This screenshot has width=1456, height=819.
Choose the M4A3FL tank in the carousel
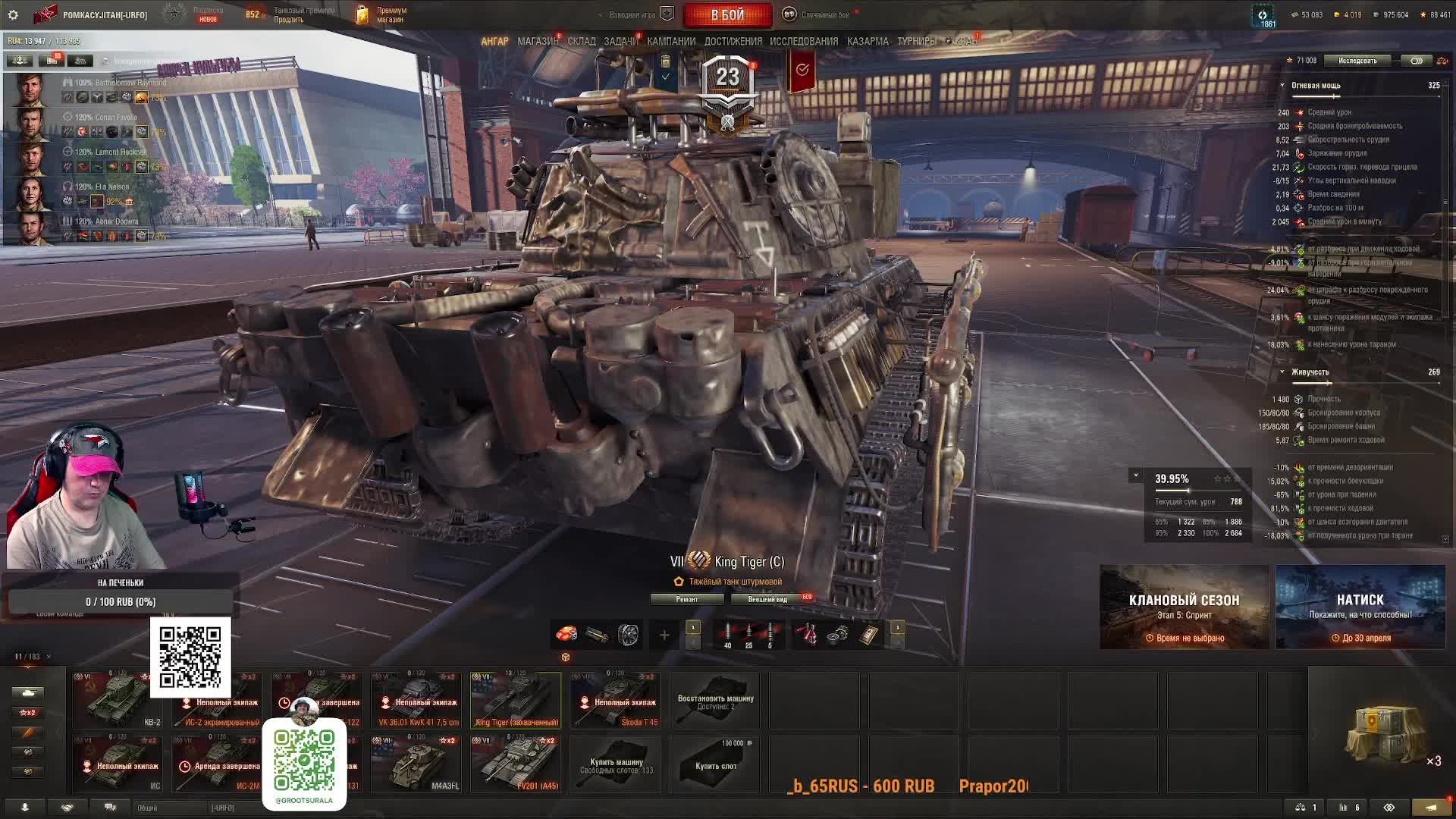coord(416,763)
